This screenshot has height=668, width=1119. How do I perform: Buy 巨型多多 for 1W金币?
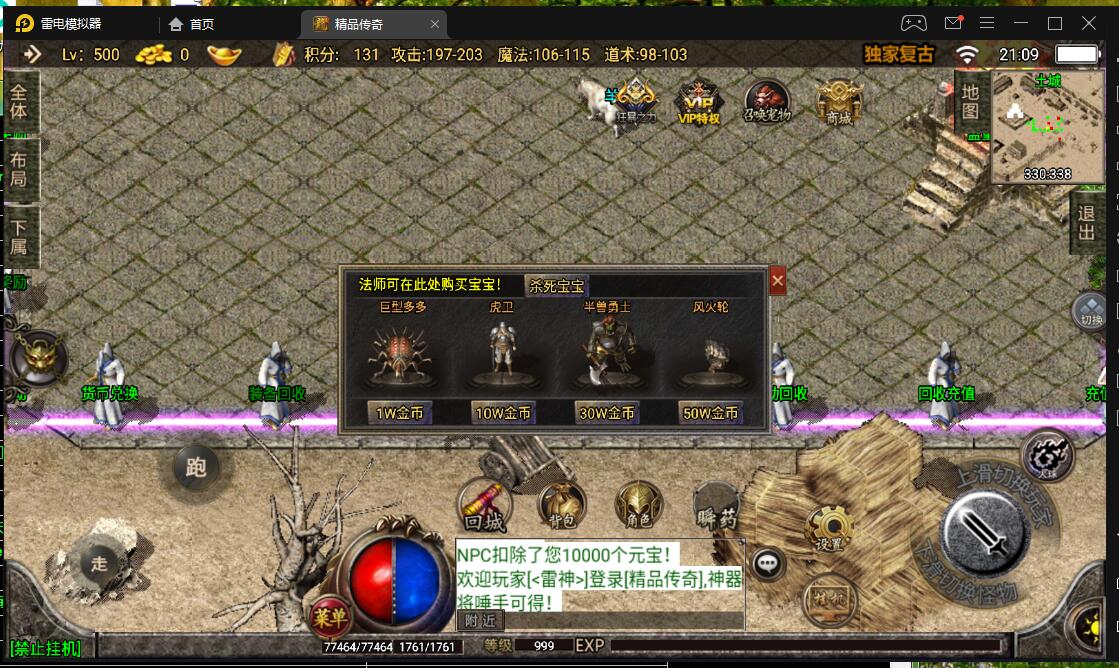click(x=400, y=412)
